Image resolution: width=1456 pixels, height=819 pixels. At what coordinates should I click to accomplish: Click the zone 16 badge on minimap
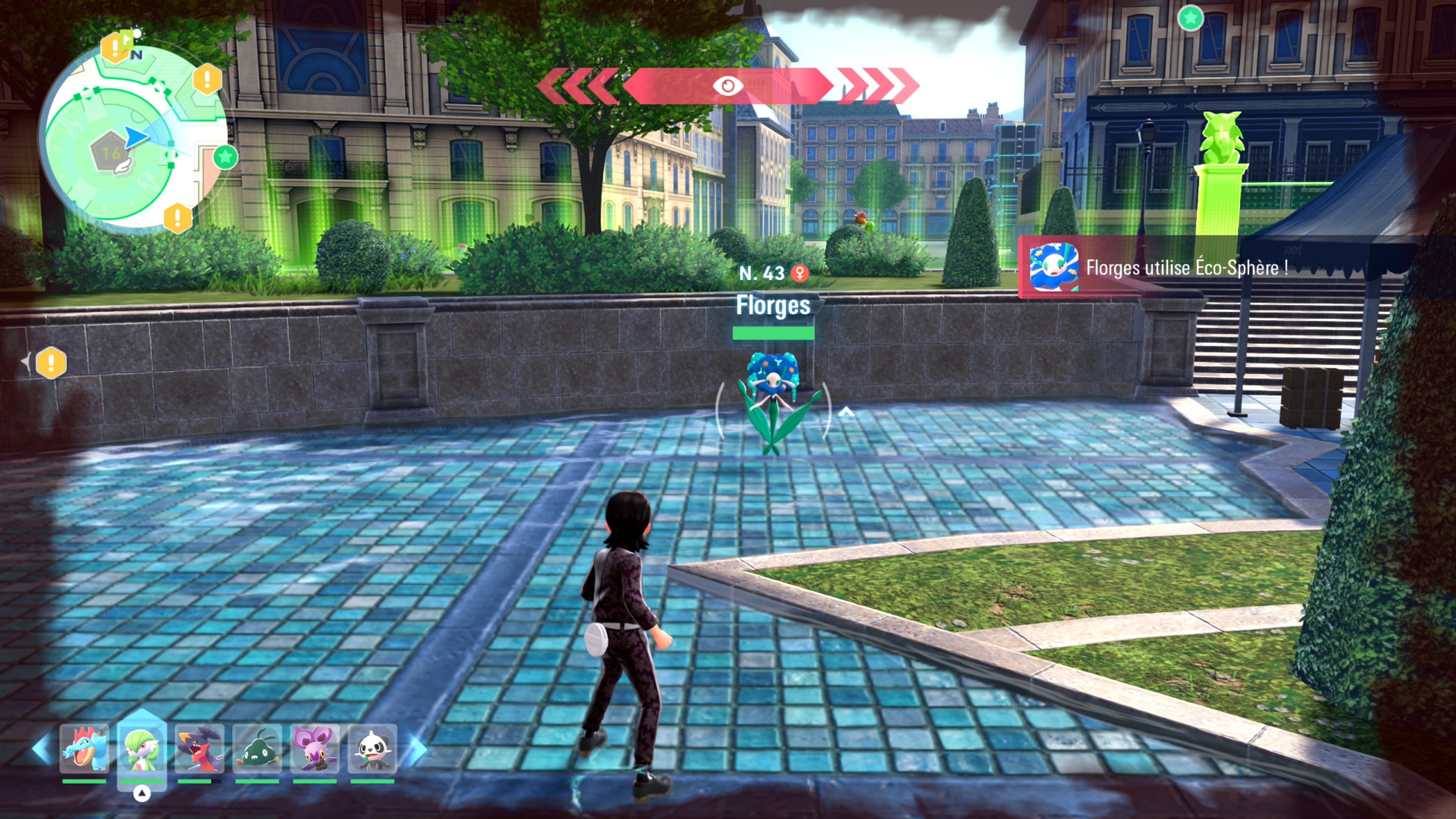point(110,152)
